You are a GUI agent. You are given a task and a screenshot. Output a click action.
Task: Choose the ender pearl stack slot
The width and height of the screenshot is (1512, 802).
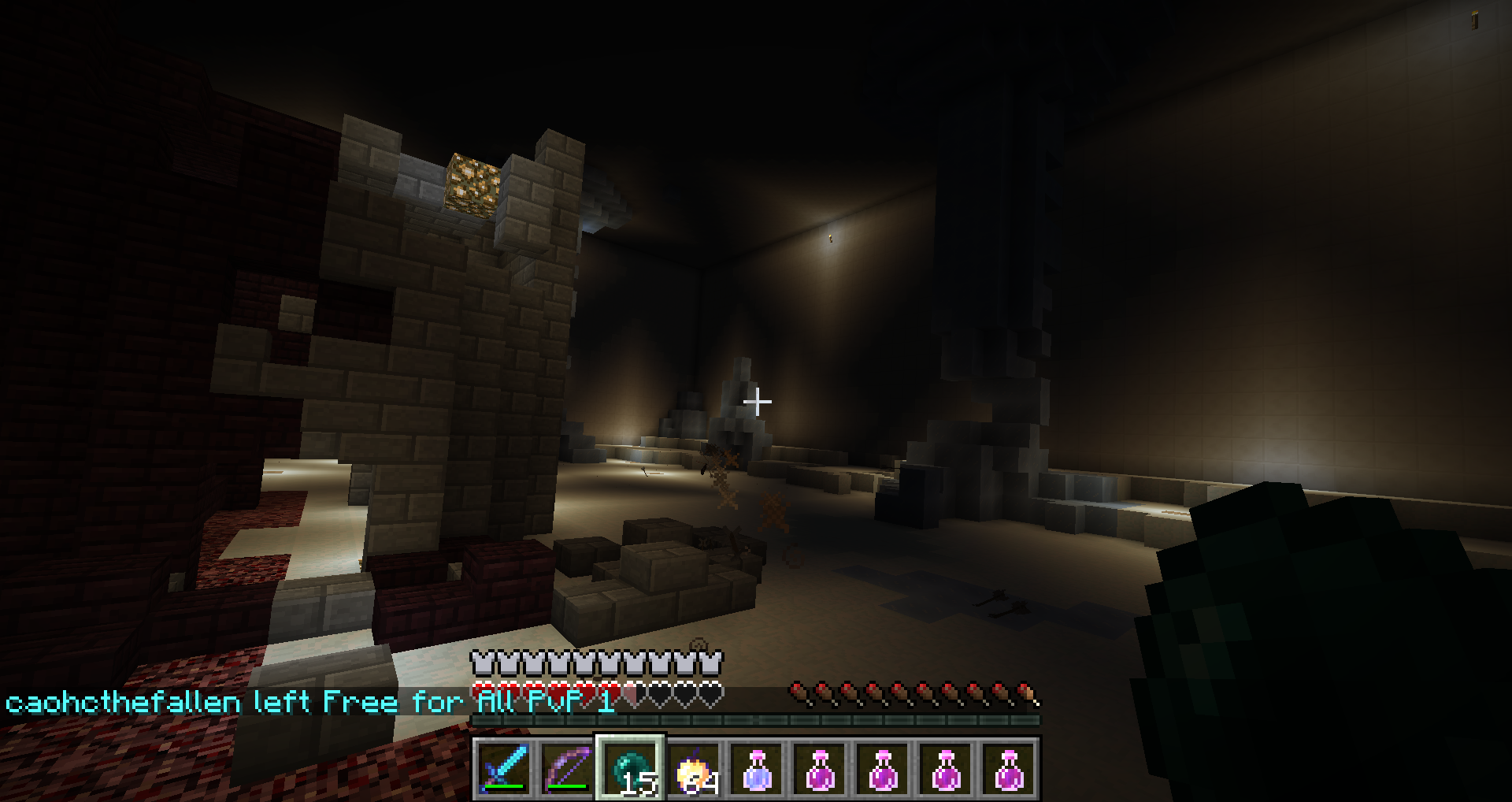(631, 768)
